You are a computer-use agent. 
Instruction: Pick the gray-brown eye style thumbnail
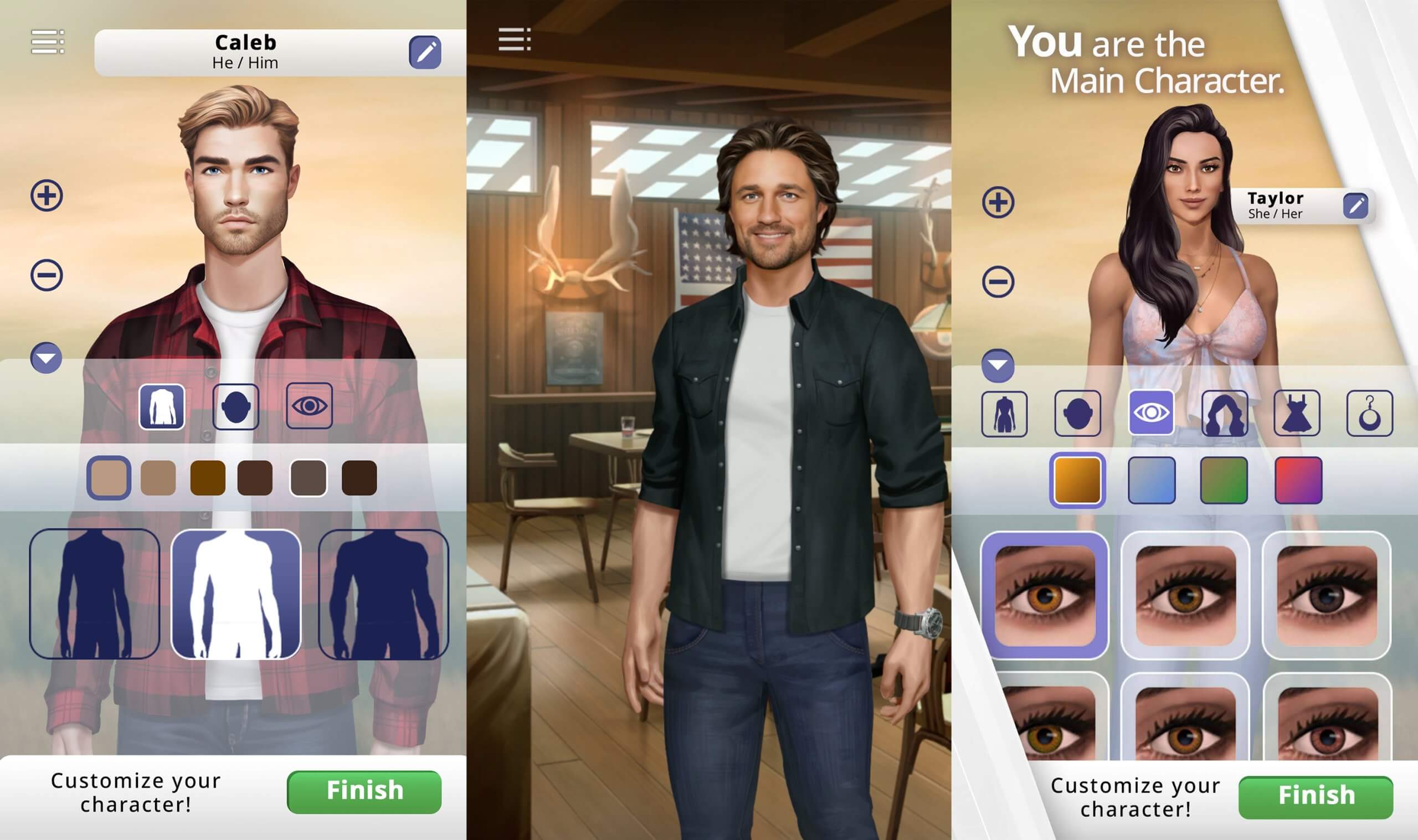tap(1326, 595)
